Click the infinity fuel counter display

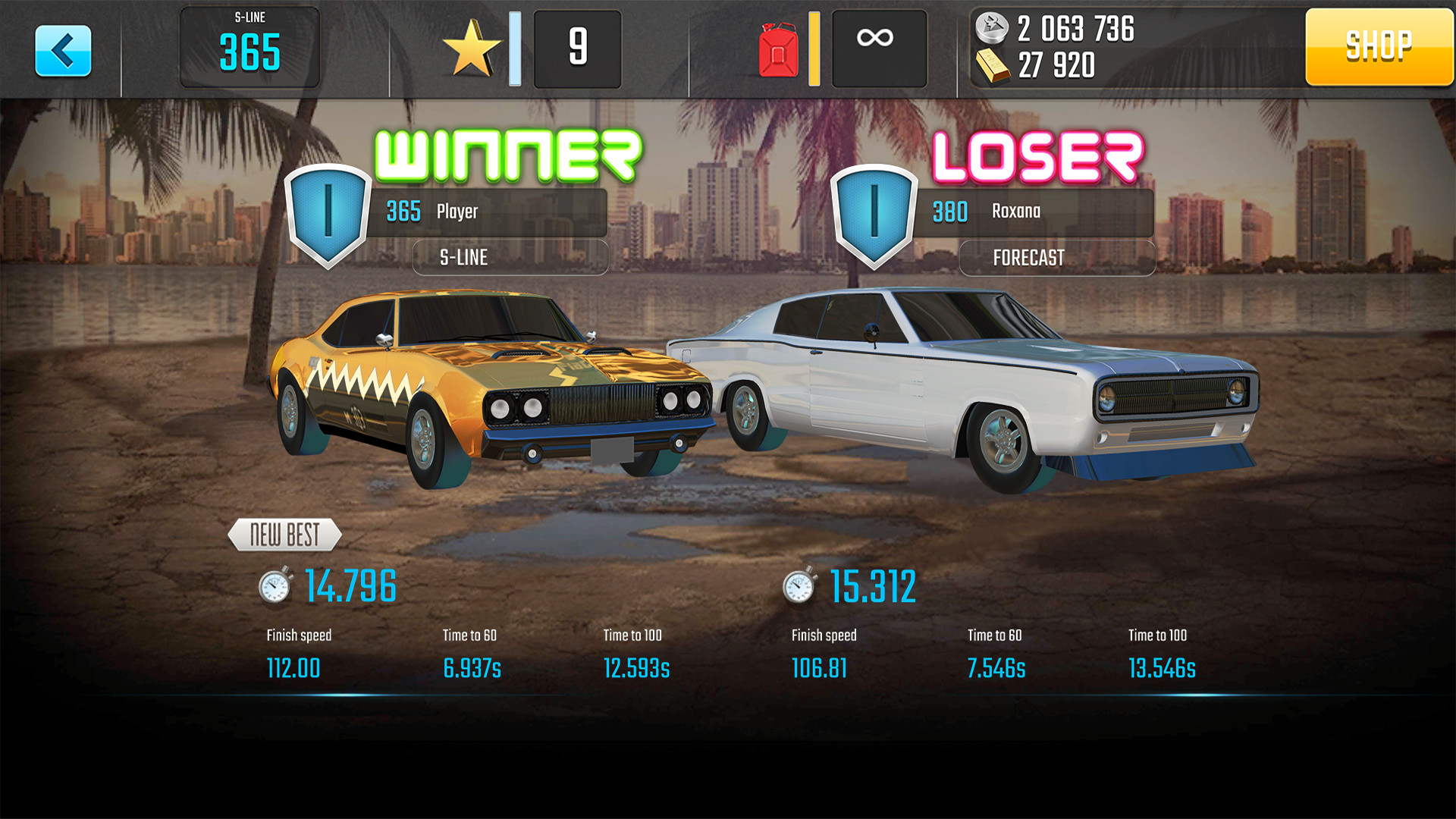(x=878, y=49)
